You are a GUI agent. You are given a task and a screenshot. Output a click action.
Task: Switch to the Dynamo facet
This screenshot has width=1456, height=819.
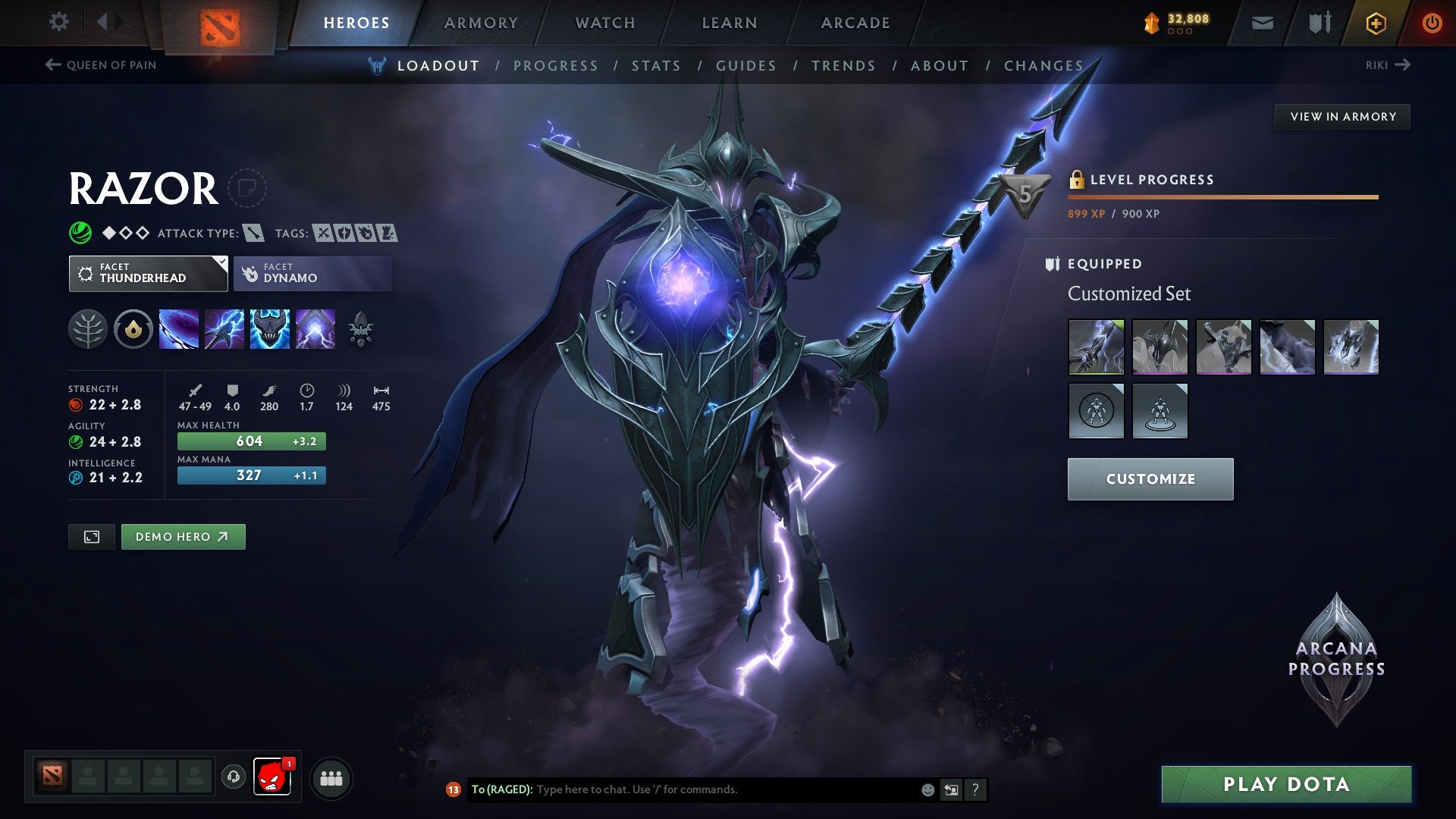click(x=312, y=273)
